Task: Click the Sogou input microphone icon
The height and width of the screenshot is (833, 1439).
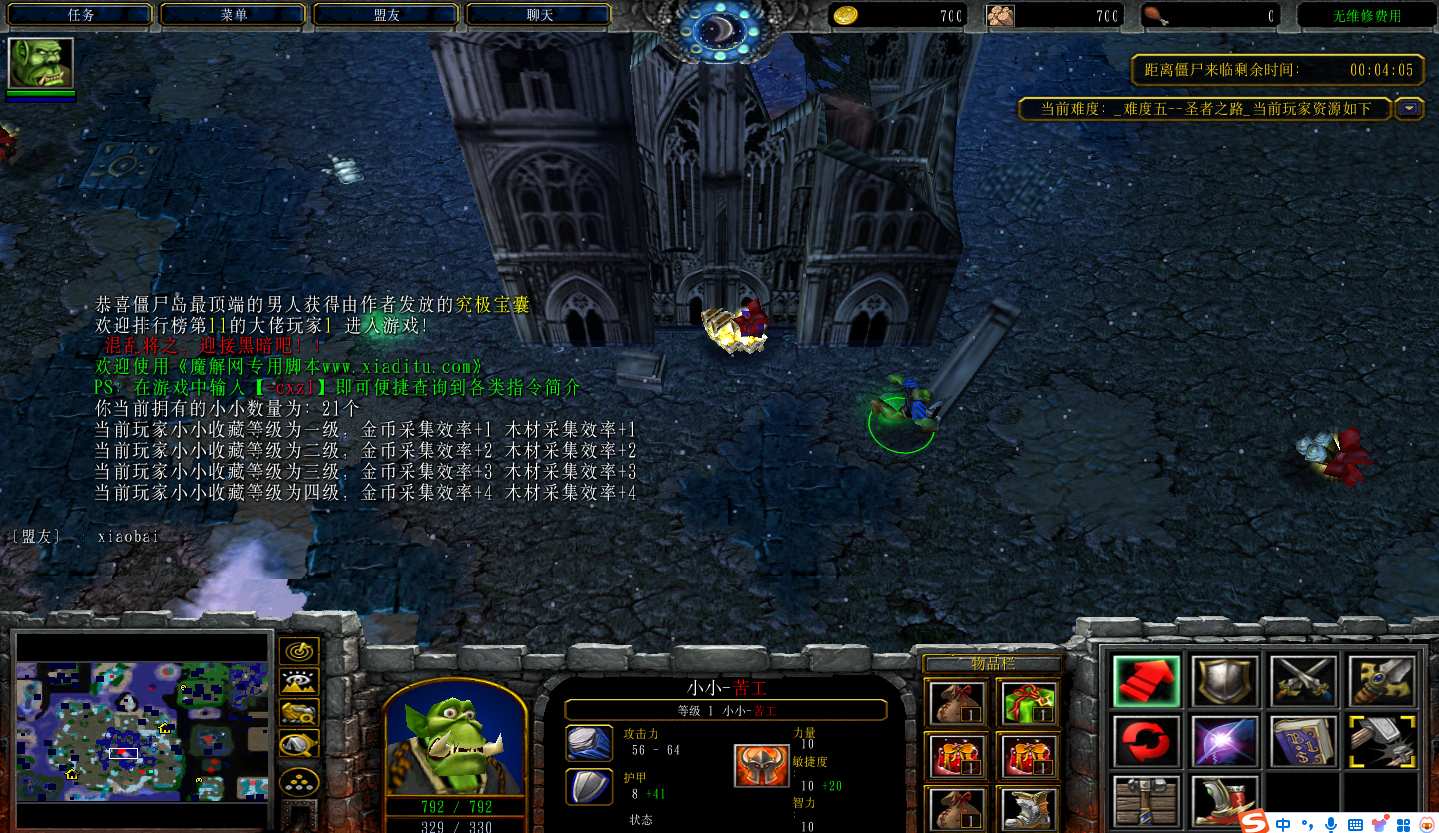Action: [1330, 823]
